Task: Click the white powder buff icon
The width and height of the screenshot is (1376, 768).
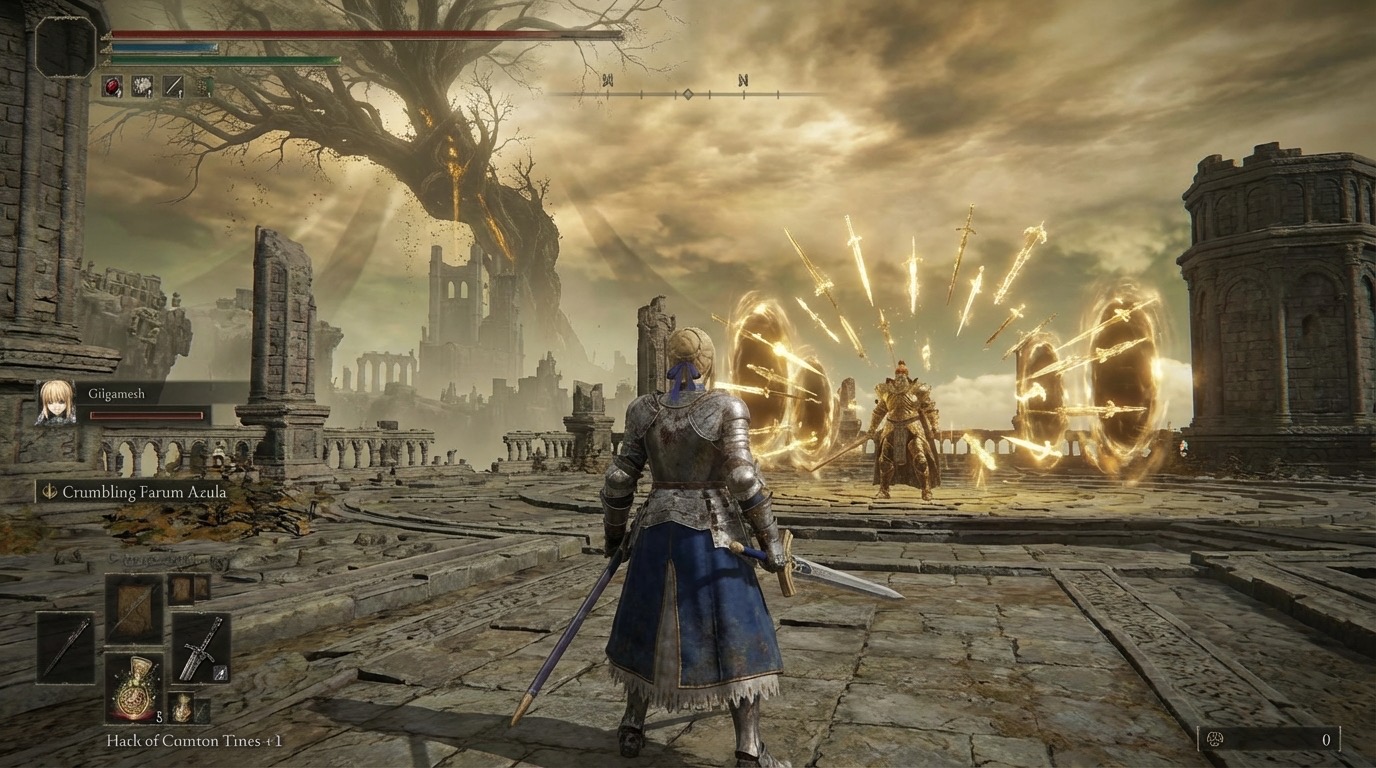Action: [x=142, y=87]
